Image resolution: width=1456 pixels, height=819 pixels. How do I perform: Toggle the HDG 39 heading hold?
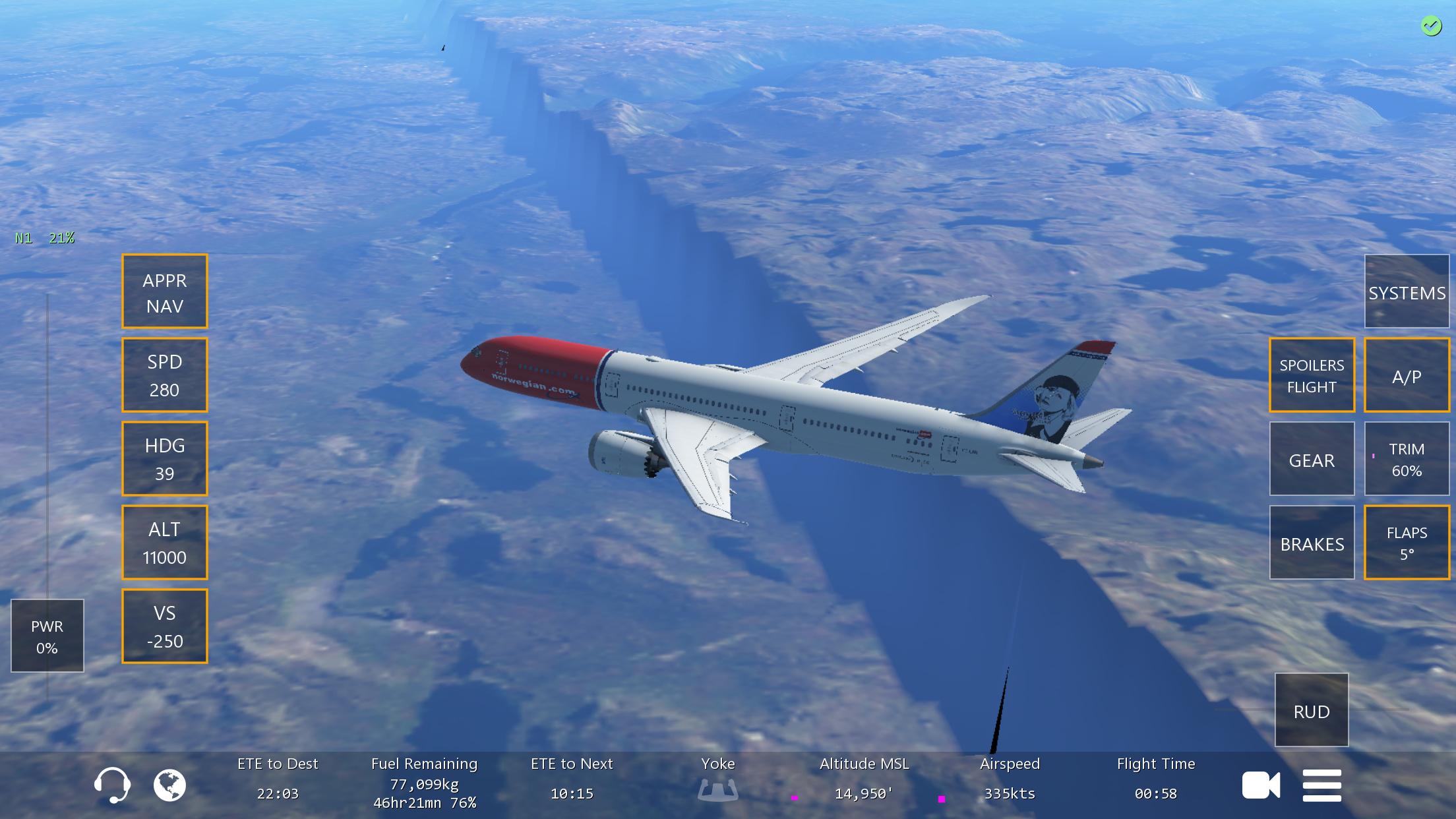pos(165,459)
